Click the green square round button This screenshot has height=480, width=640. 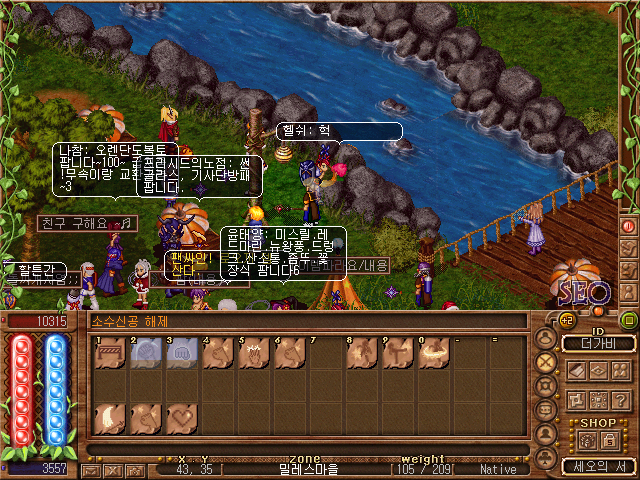(x=629, y=320)
